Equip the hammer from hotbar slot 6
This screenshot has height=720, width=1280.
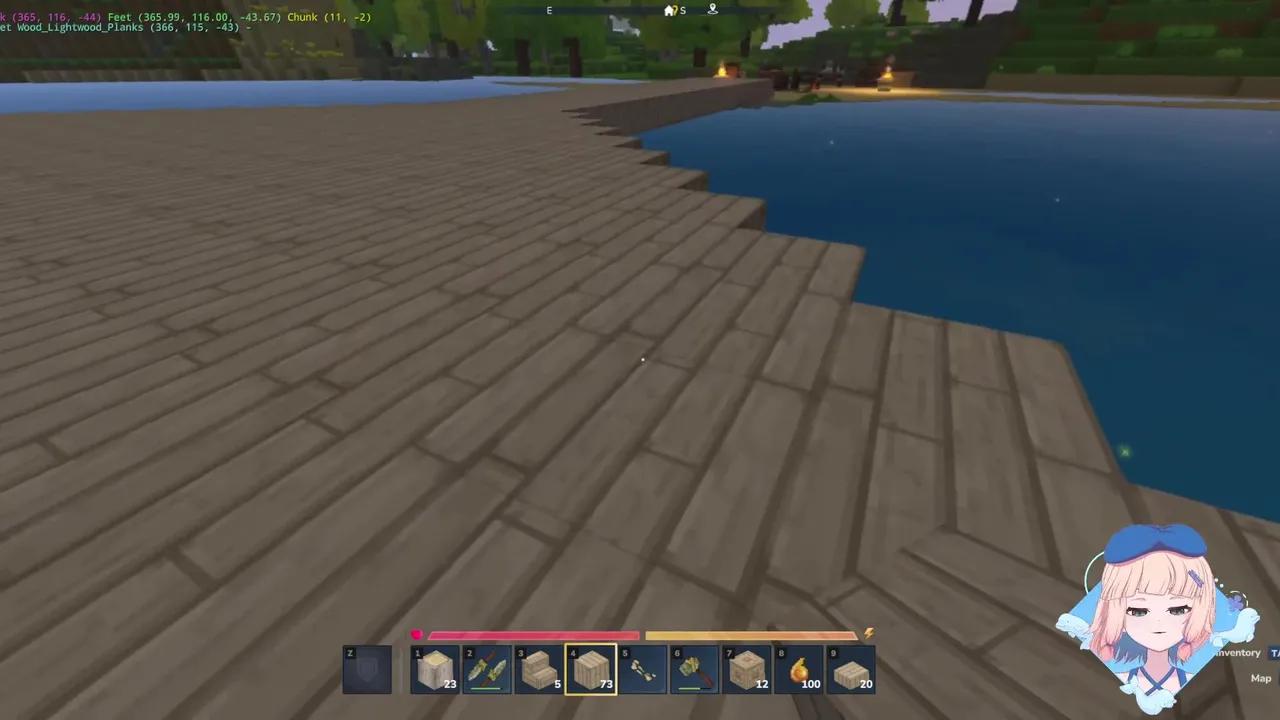coord(694,668)
